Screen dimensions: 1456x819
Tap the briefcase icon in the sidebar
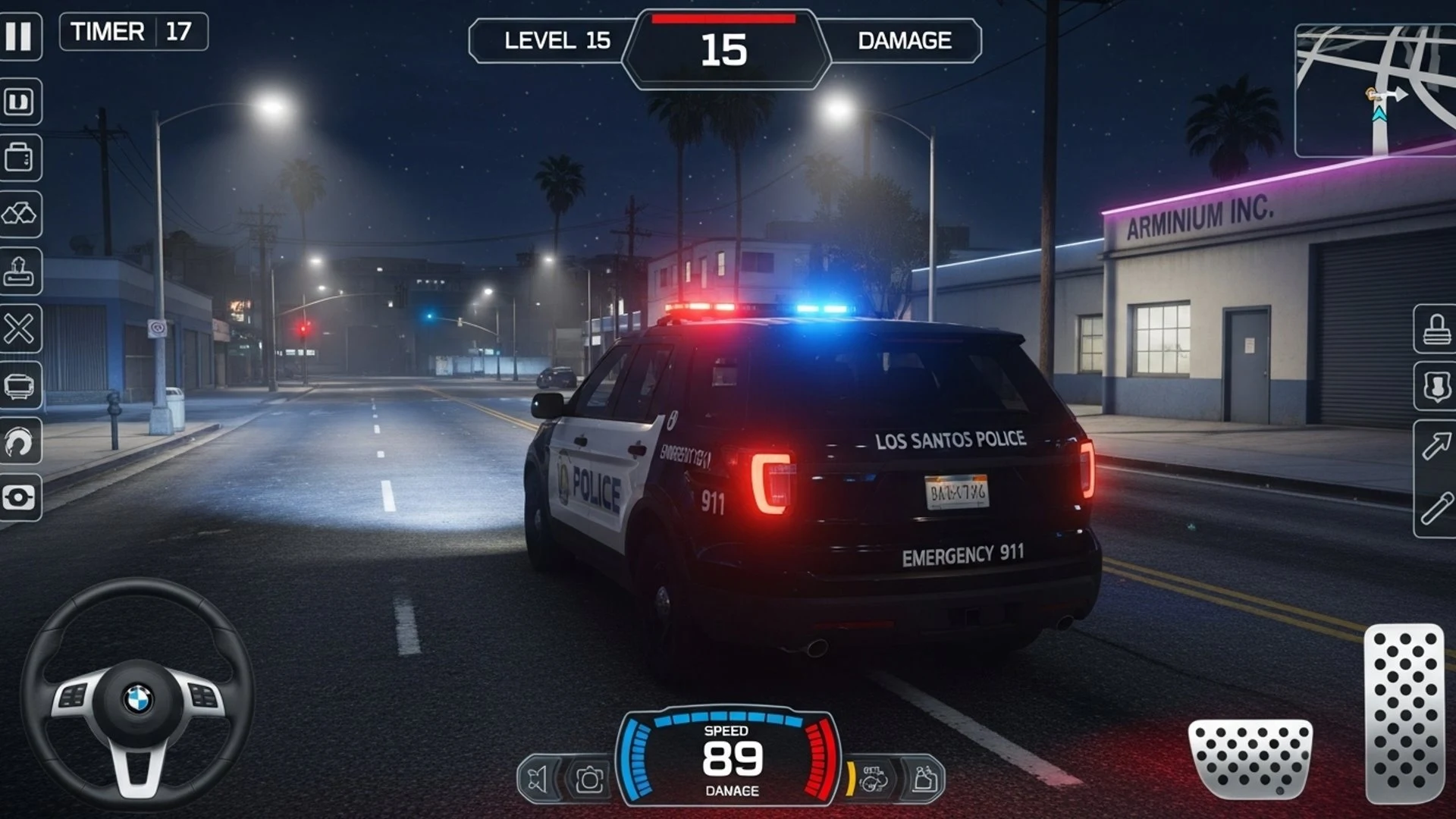19,158
